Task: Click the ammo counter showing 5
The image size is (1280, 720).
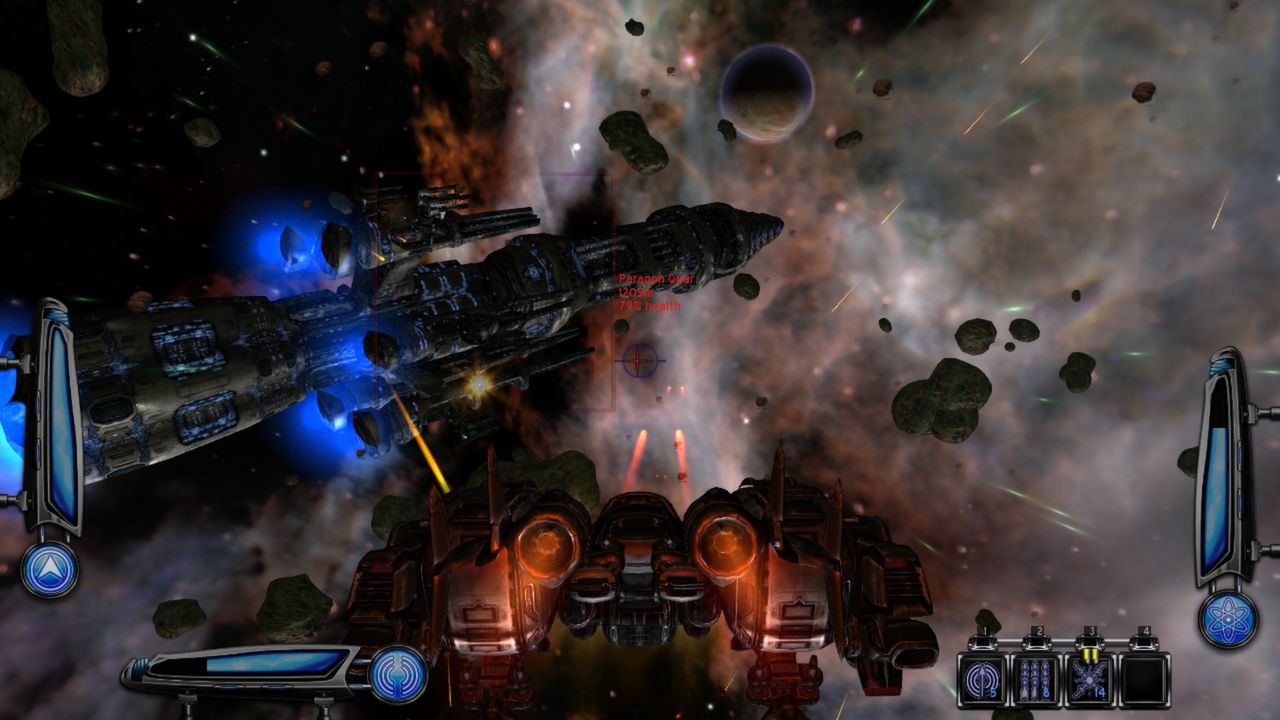Action: (x=993, y=692)
